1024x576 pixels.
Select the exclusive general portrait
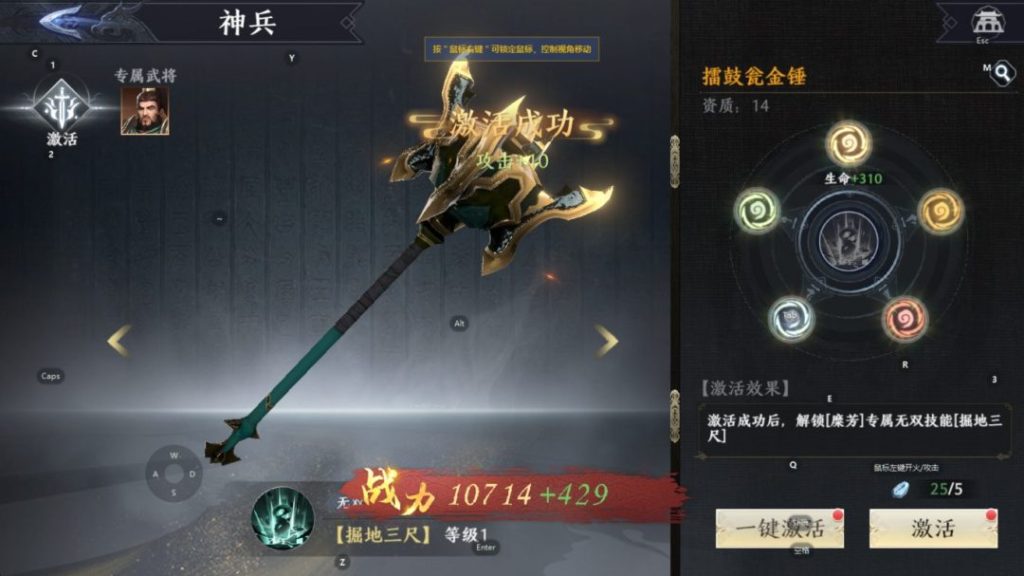click(145, 111)
